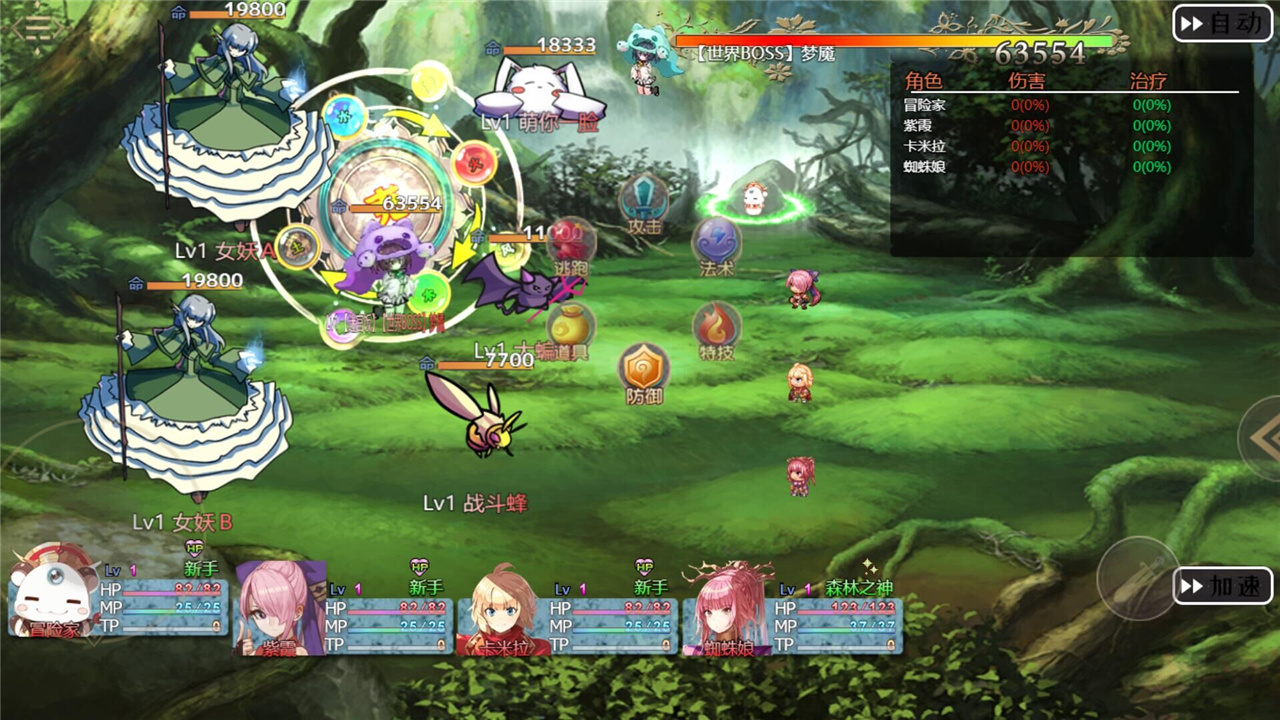The image size is (1280, 720).
Task: Toggle the 加速 speed-up button
Action: (x=1223, y=586)
